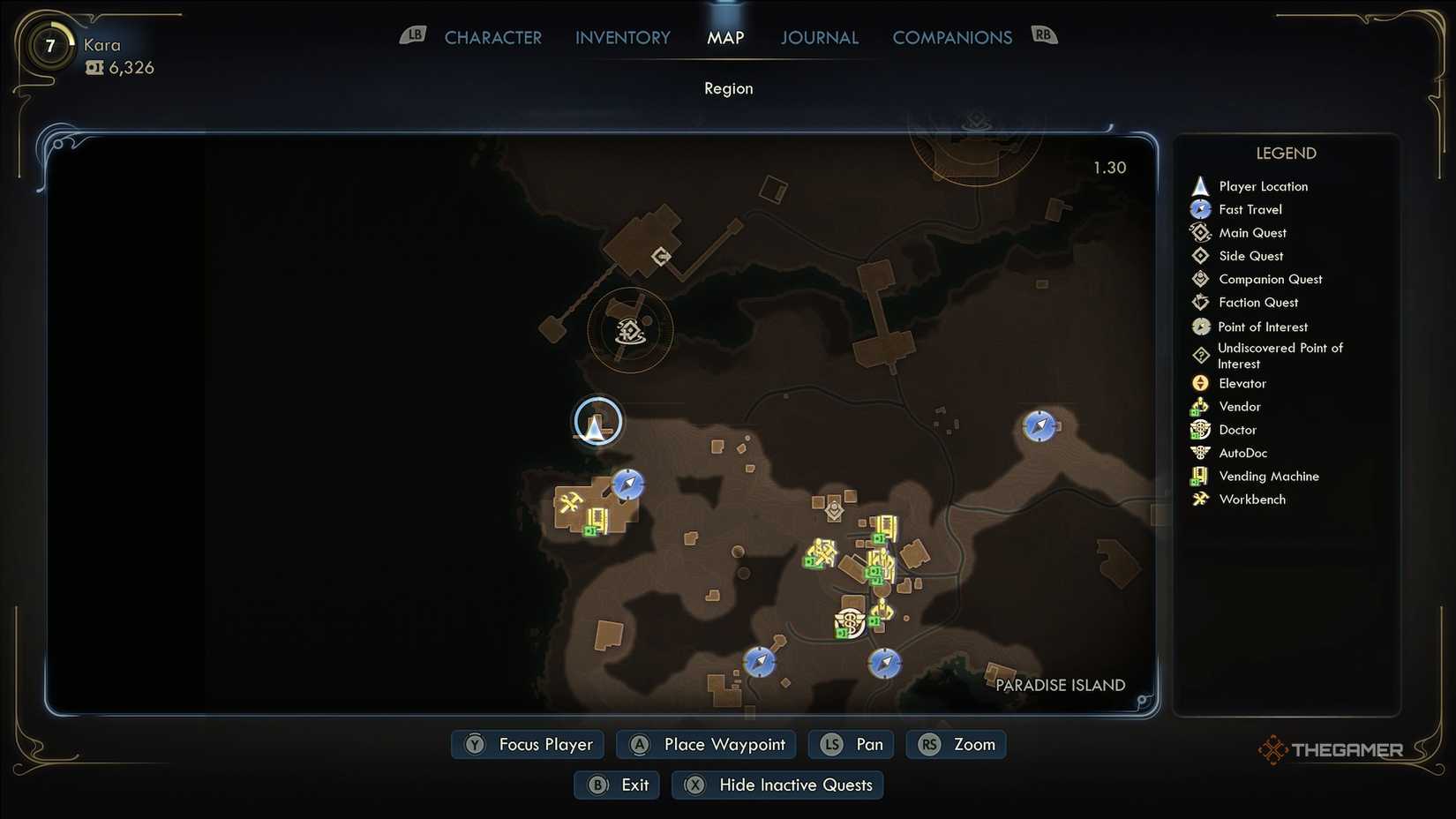Click a green Vending Machine icon in town
Viewport: 1456px width, 819px height.
click(x=878, y=538)
